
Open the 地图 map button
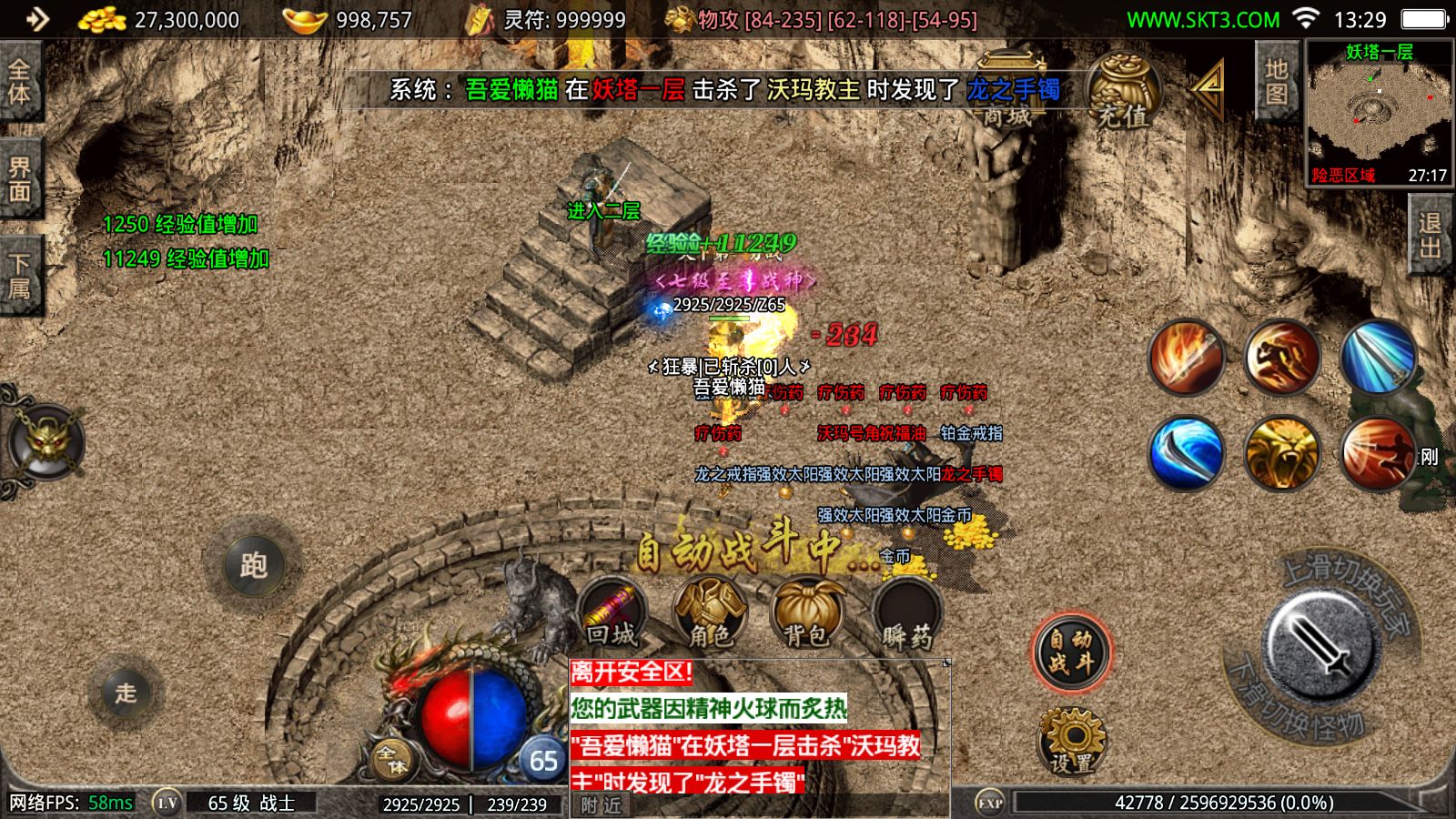coord(1276,81)
